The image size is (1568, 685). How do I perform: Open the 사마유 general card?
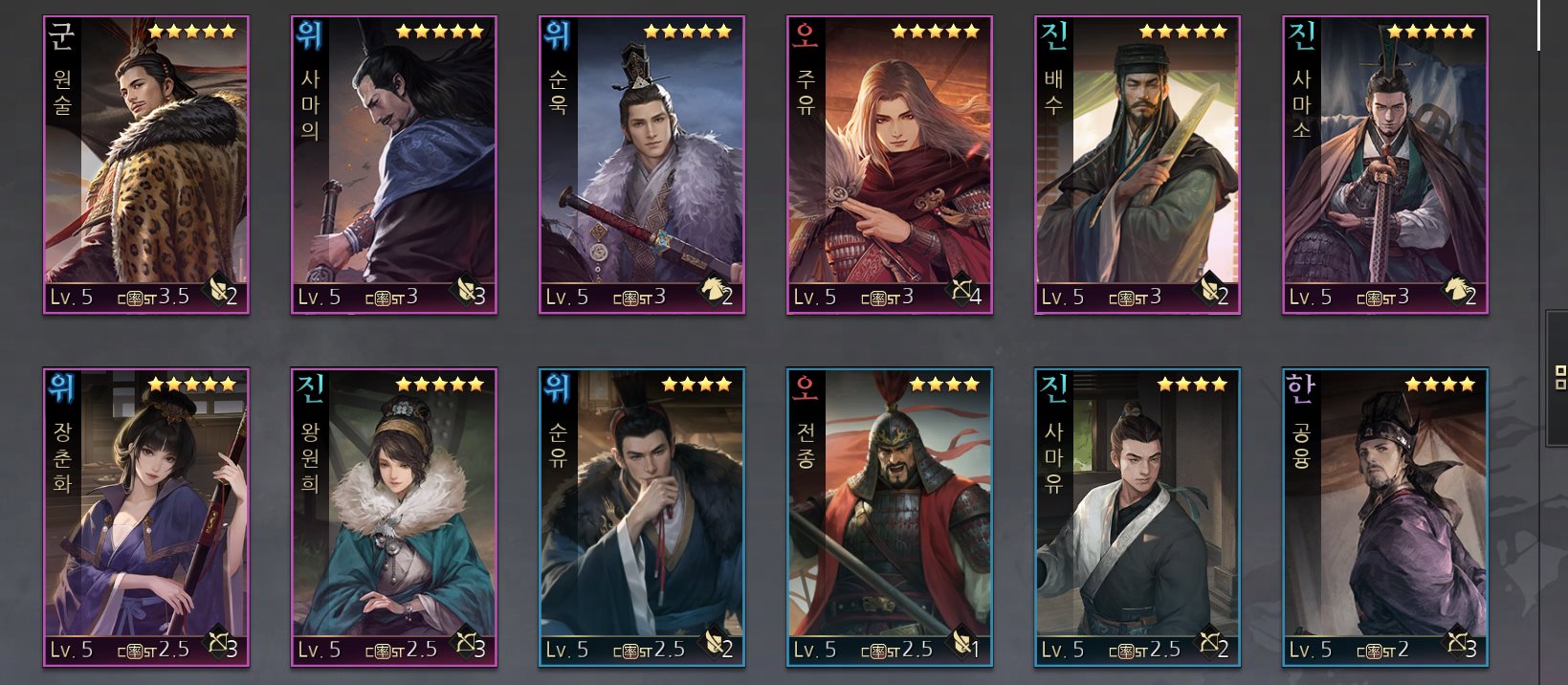pyautogui.click(x=1137, y=517)
